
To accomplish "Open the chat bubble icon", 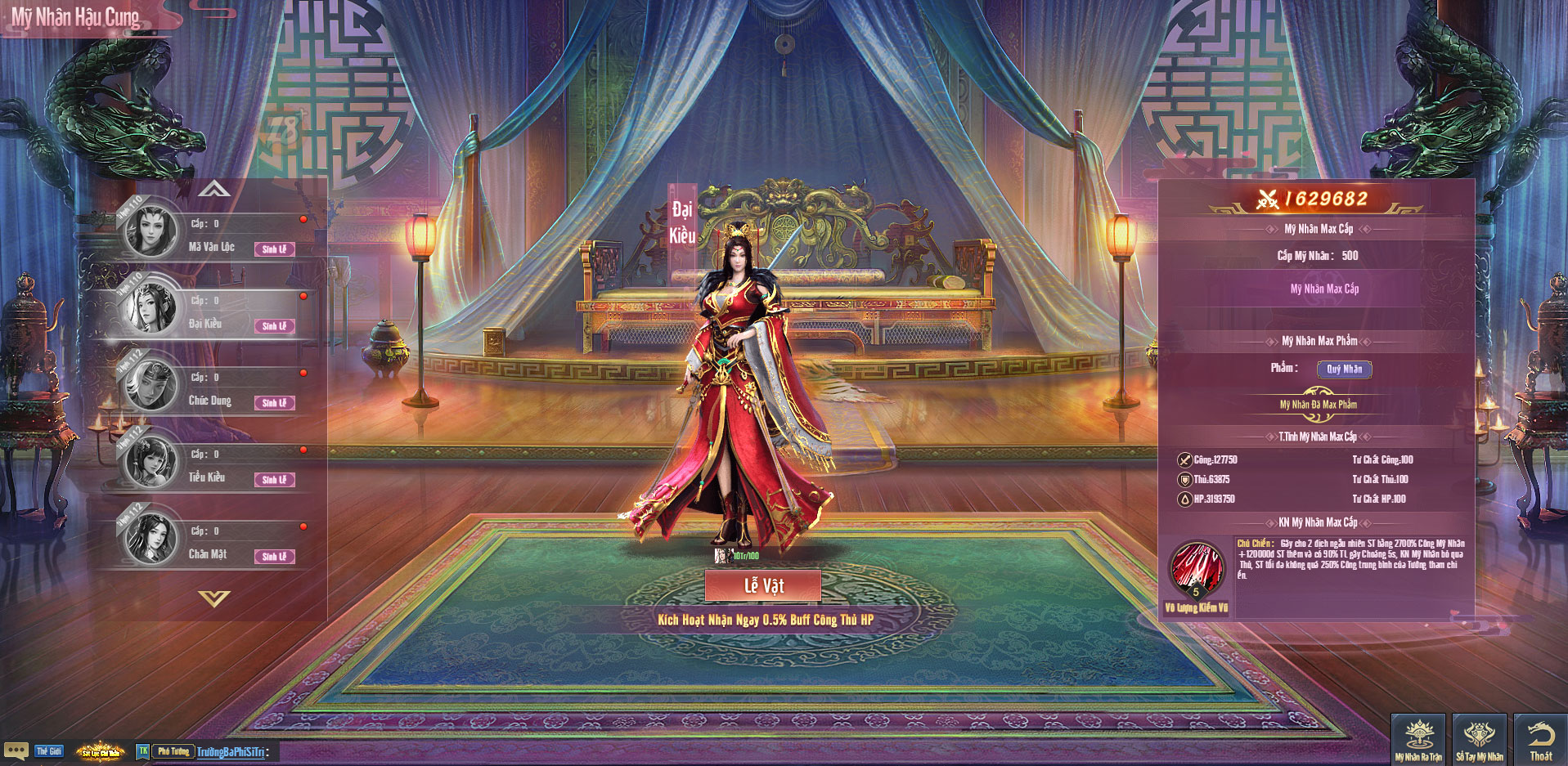I will click(14, 749).
